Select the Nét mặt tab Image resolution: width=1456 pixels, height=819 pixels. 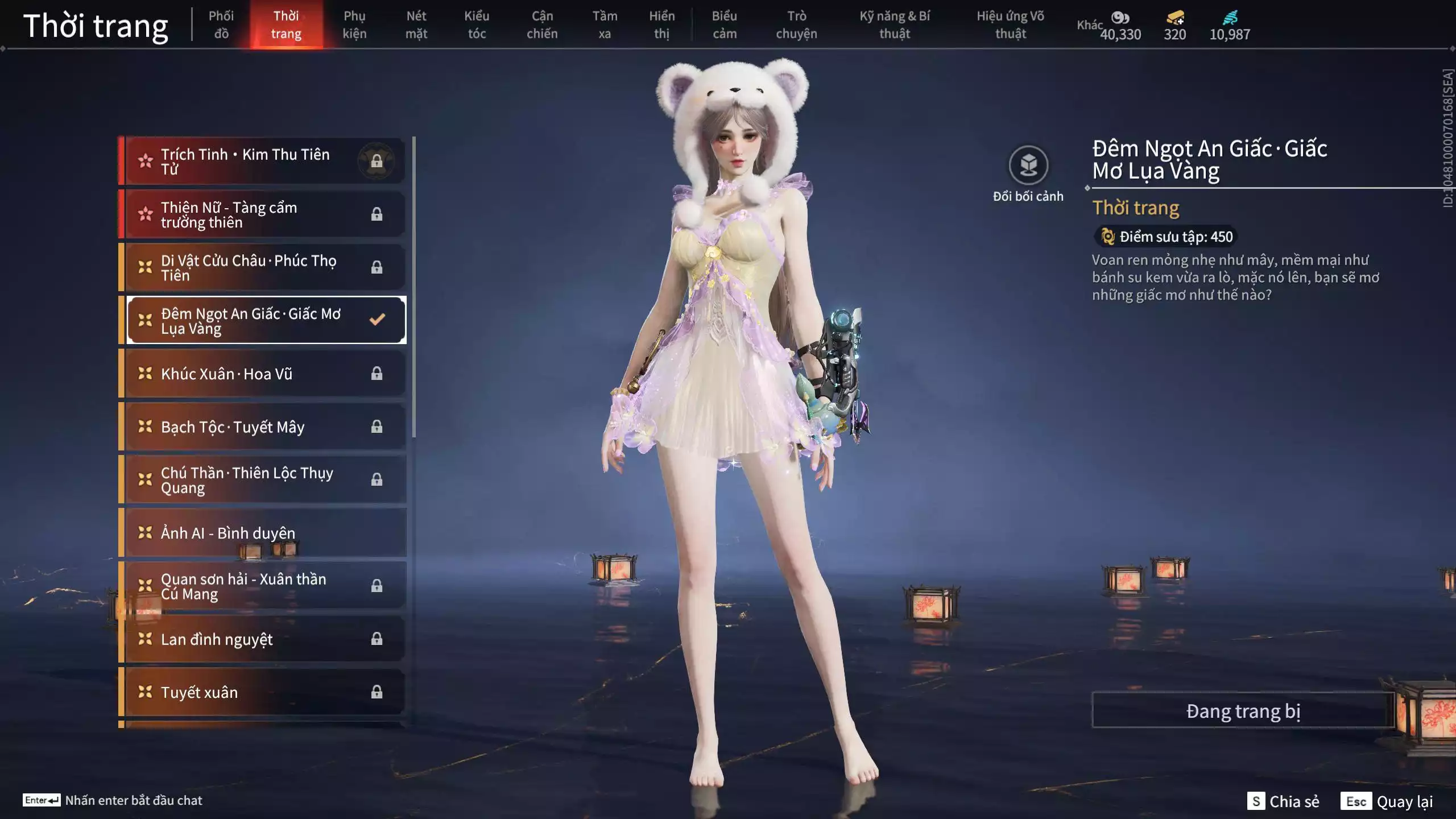[416, 25]
